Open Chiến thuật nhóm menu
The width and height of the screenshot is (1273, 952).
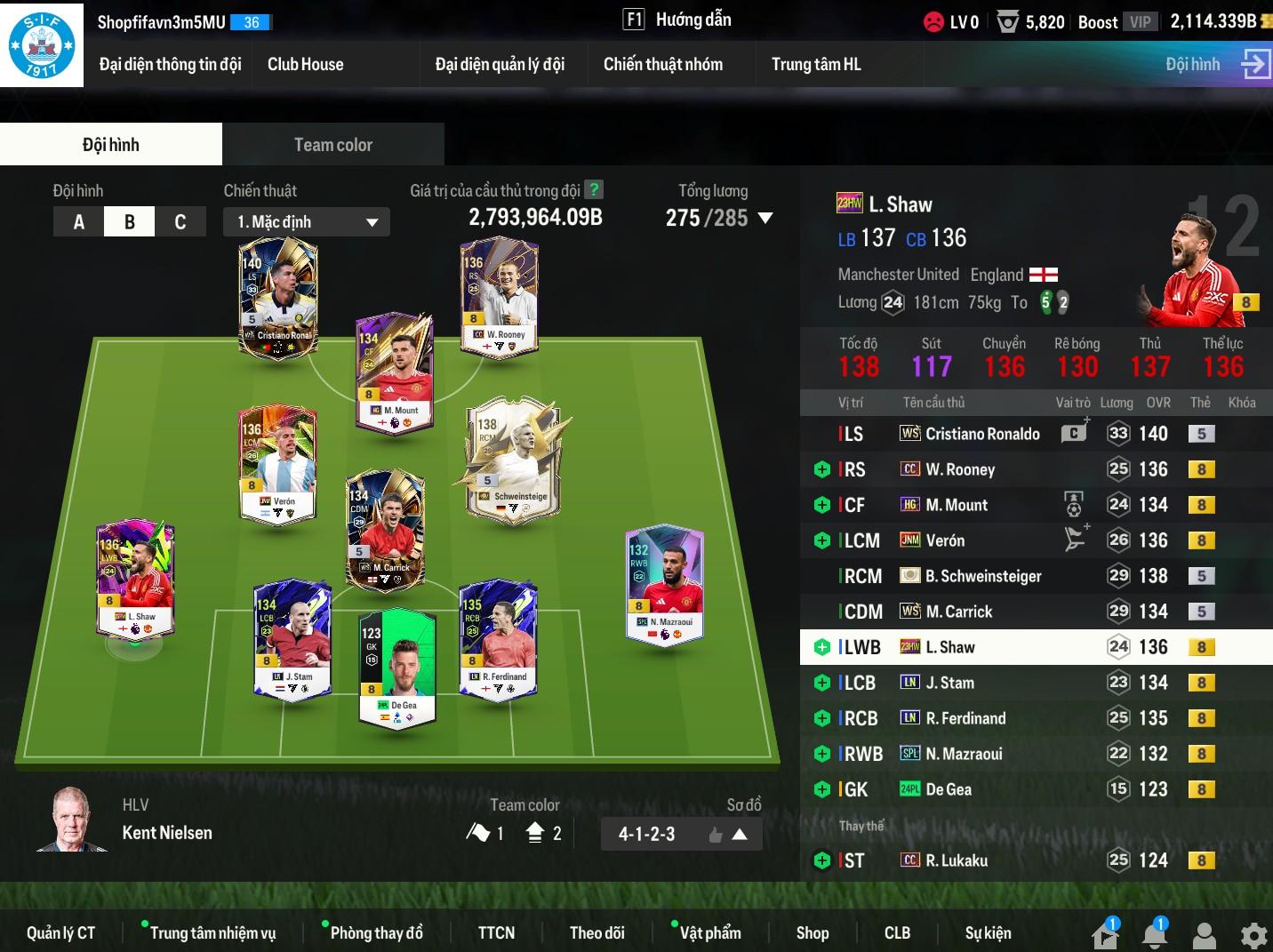click(x=662, y=64)
